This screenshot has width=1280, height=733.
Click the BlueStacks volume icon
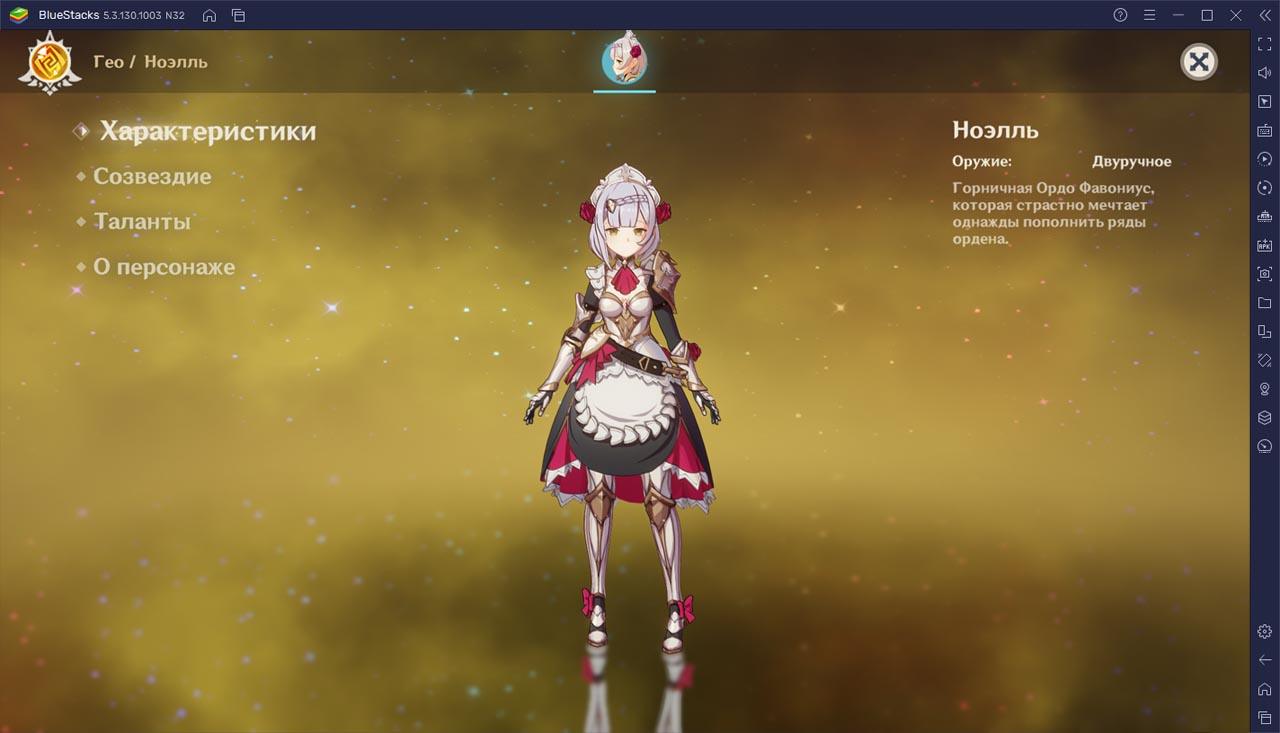point(1264,73)
